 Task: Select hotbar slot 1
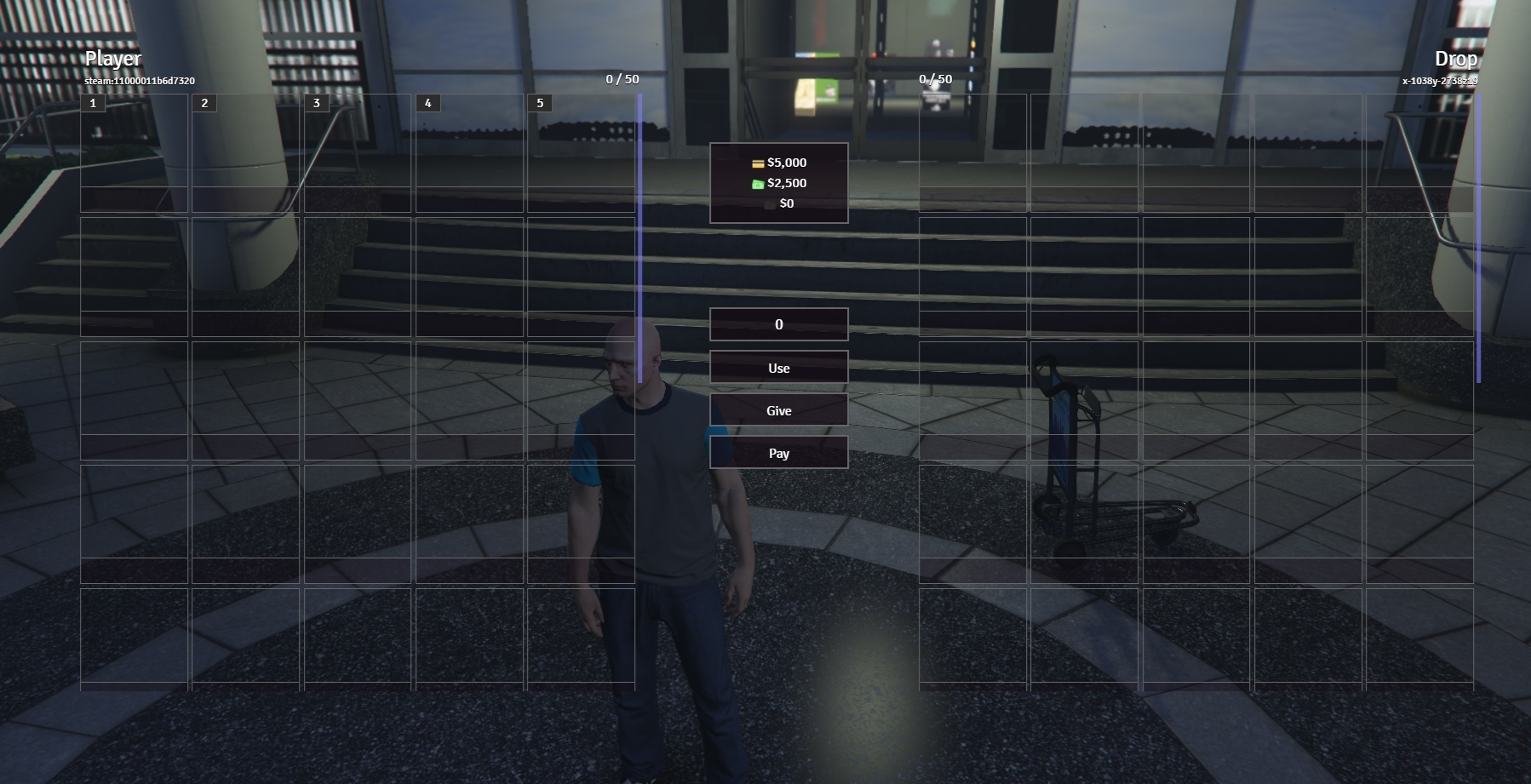pos(92,102)
